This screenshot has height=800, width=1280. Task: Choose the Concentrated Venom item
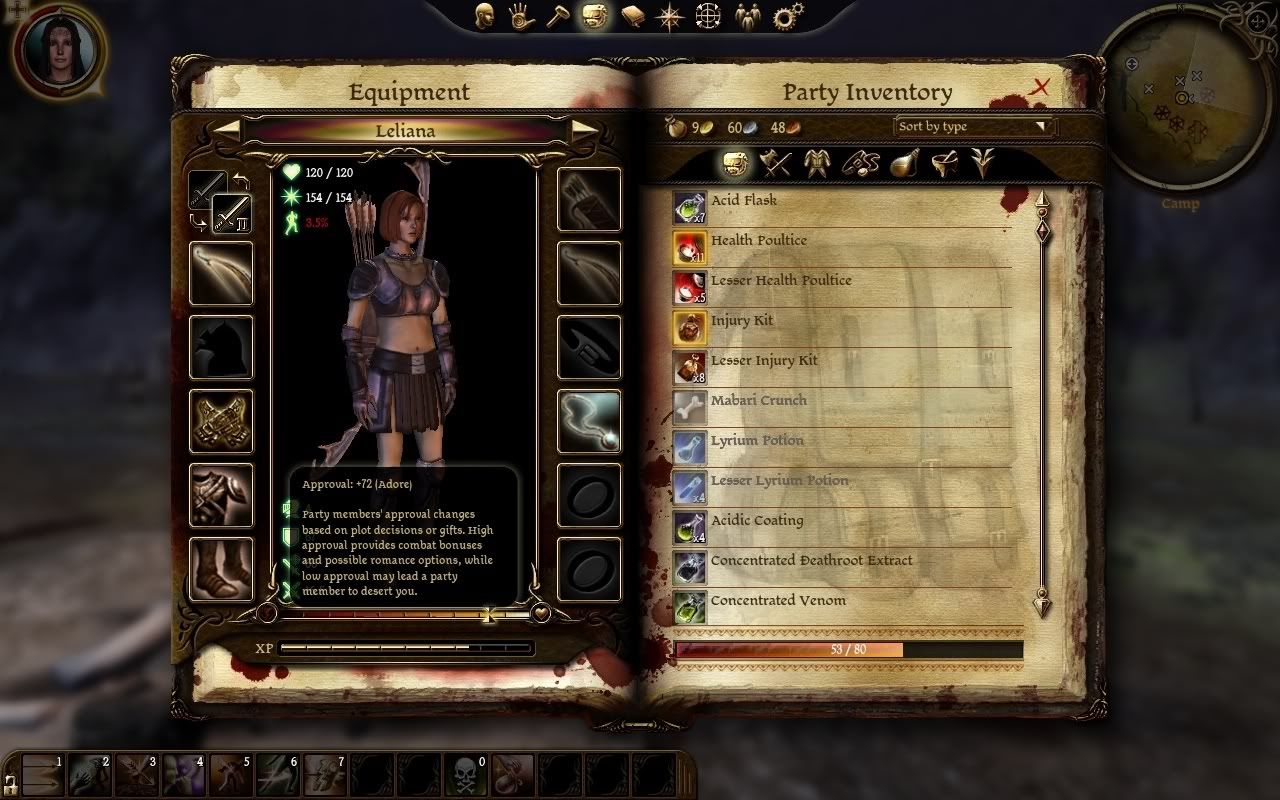842,607
